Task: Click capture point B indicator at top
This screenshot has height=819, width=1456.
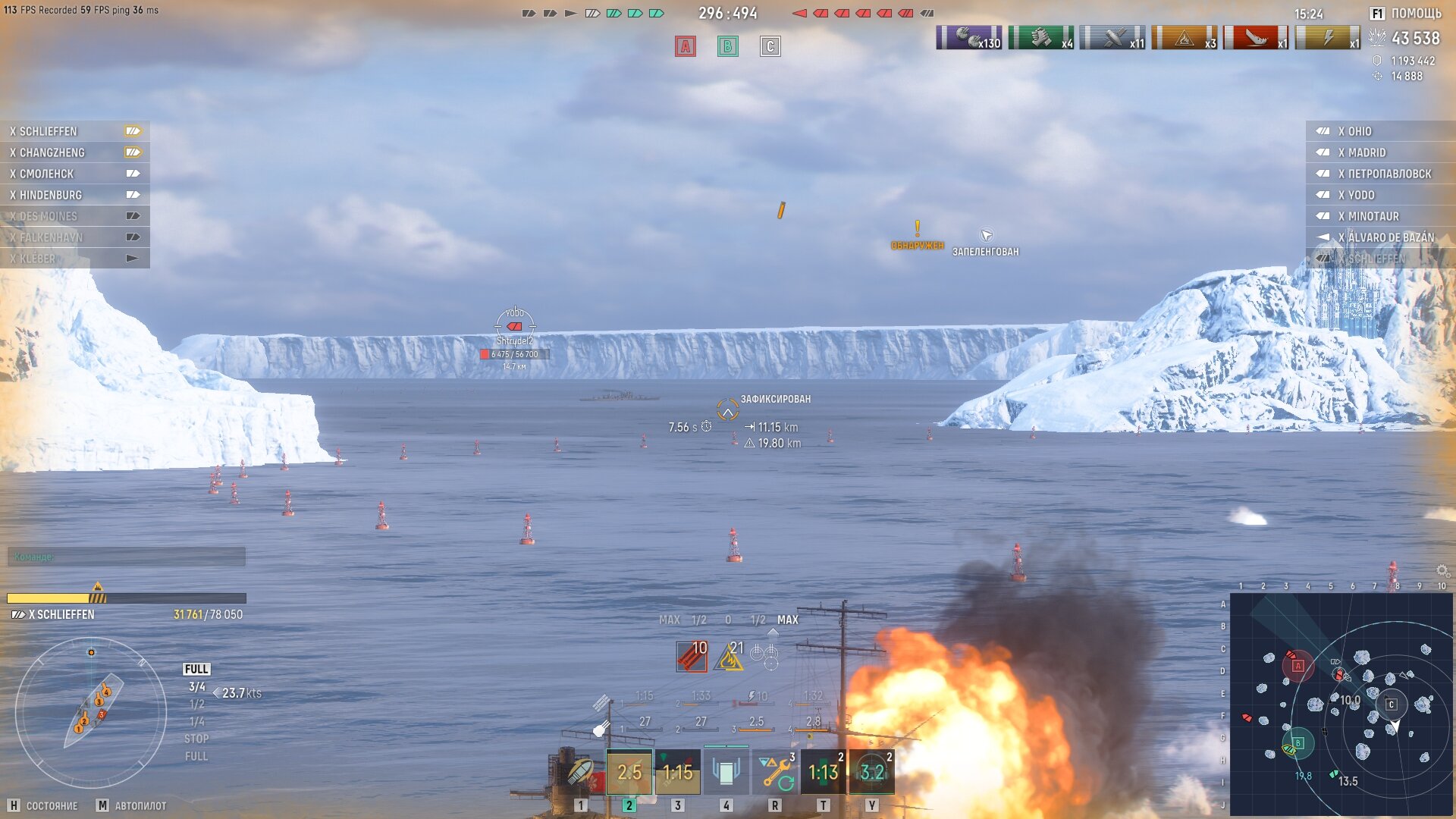Action: 728,47
